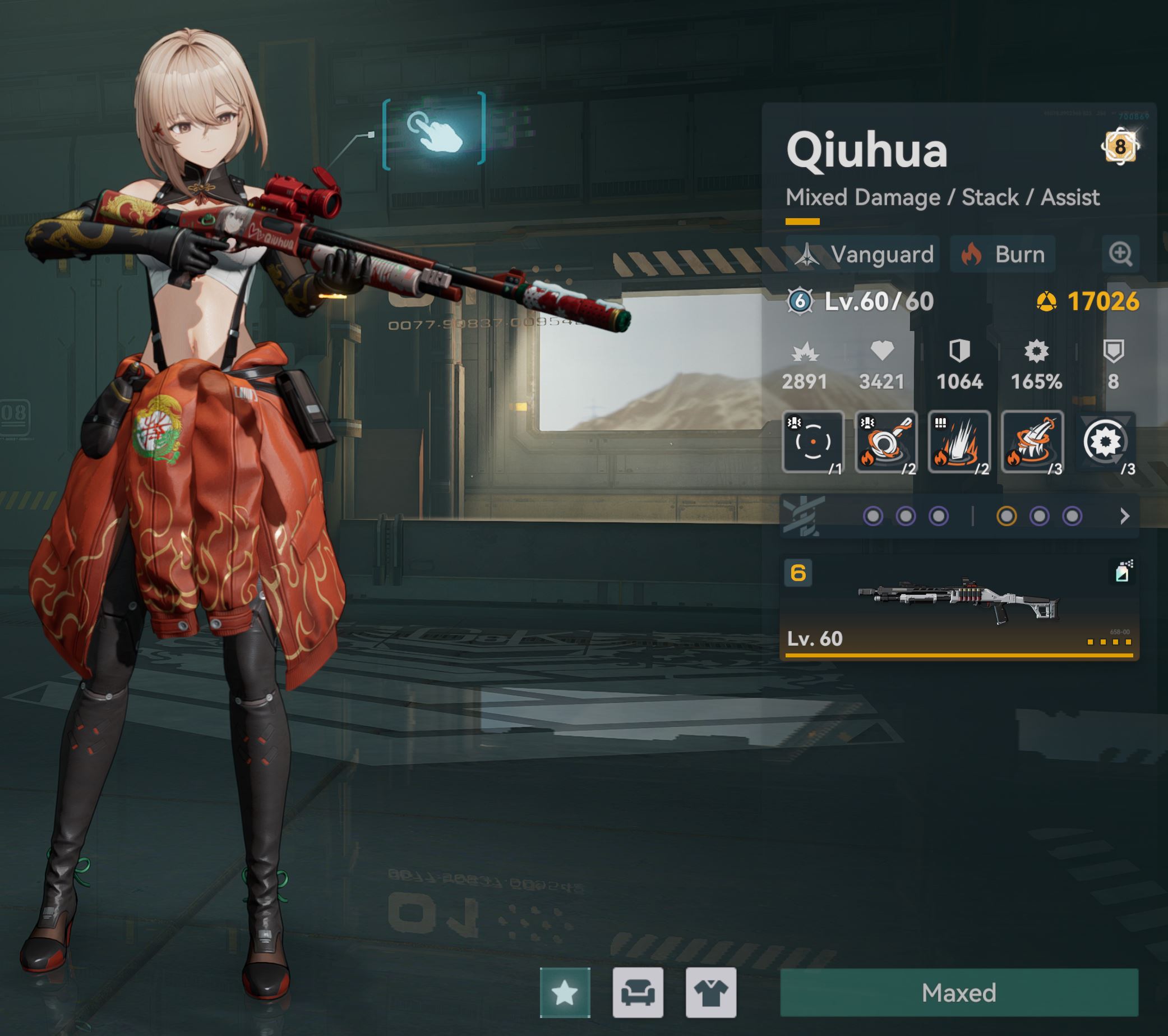Open the sofa dormitory button
This screenshot has width=1168, height=1036.
pos(638,993)
